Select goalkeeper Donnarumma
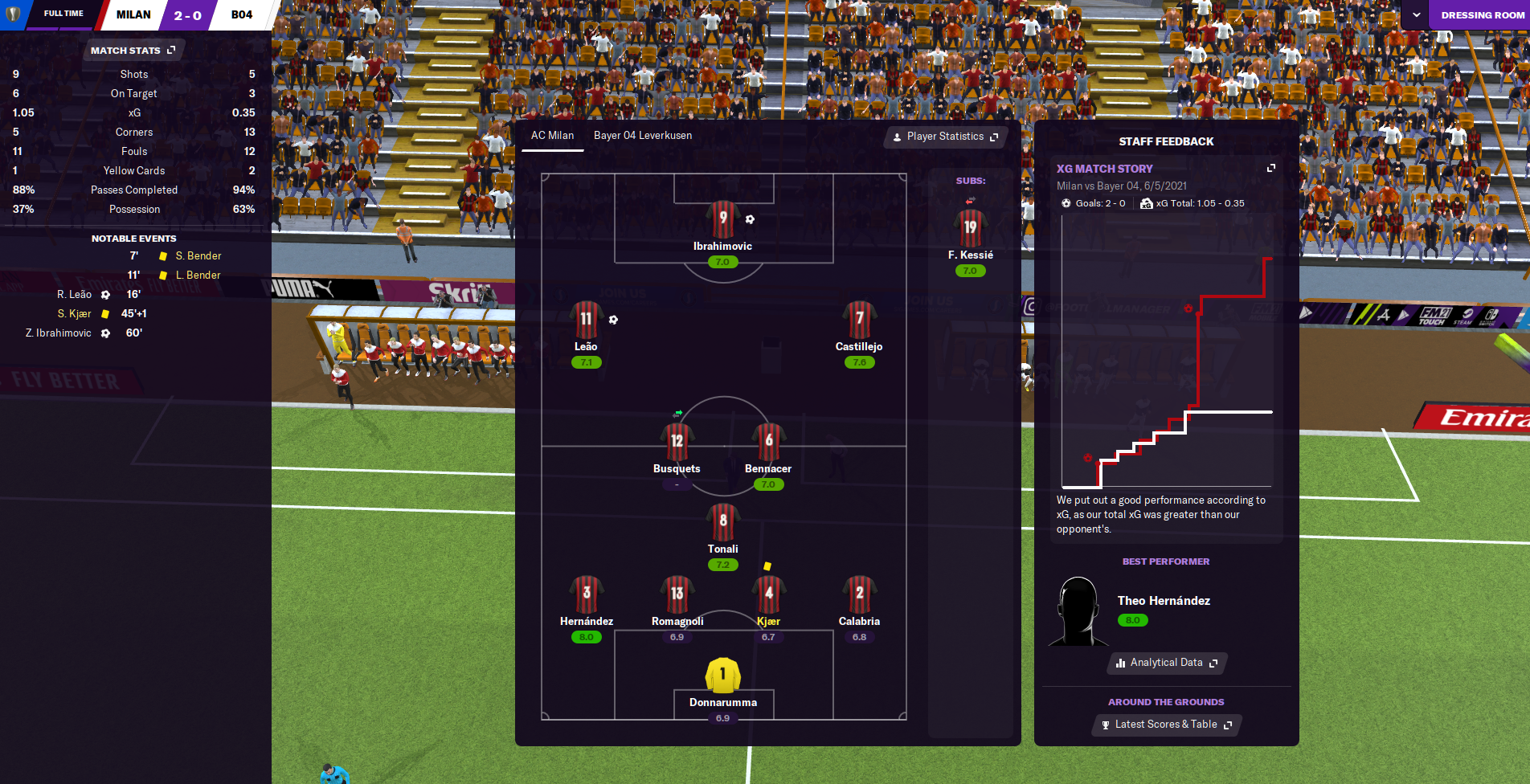 [722, 676]
